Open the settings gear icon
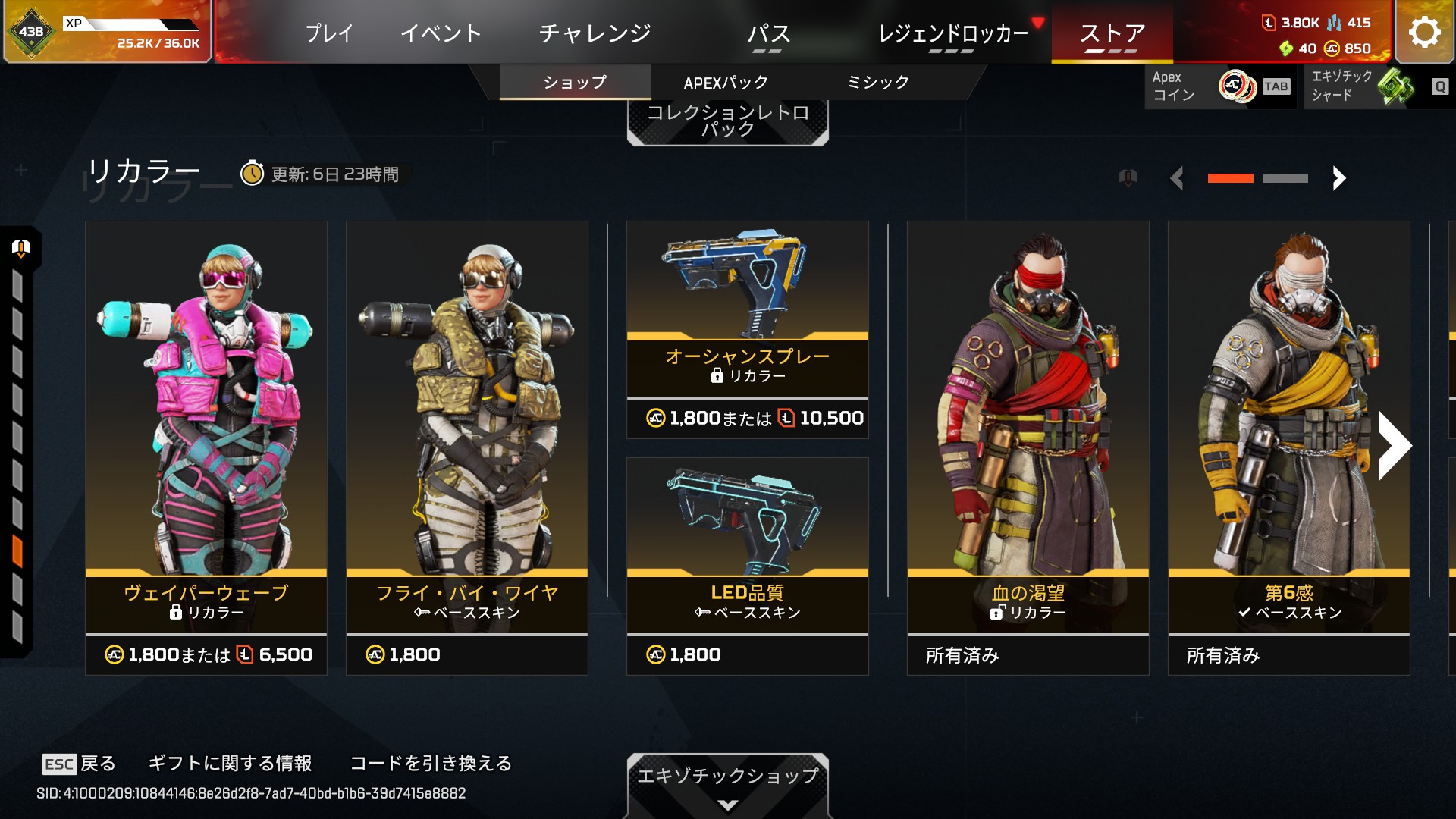1456x819 pixels. click(x=1424, y=32)
